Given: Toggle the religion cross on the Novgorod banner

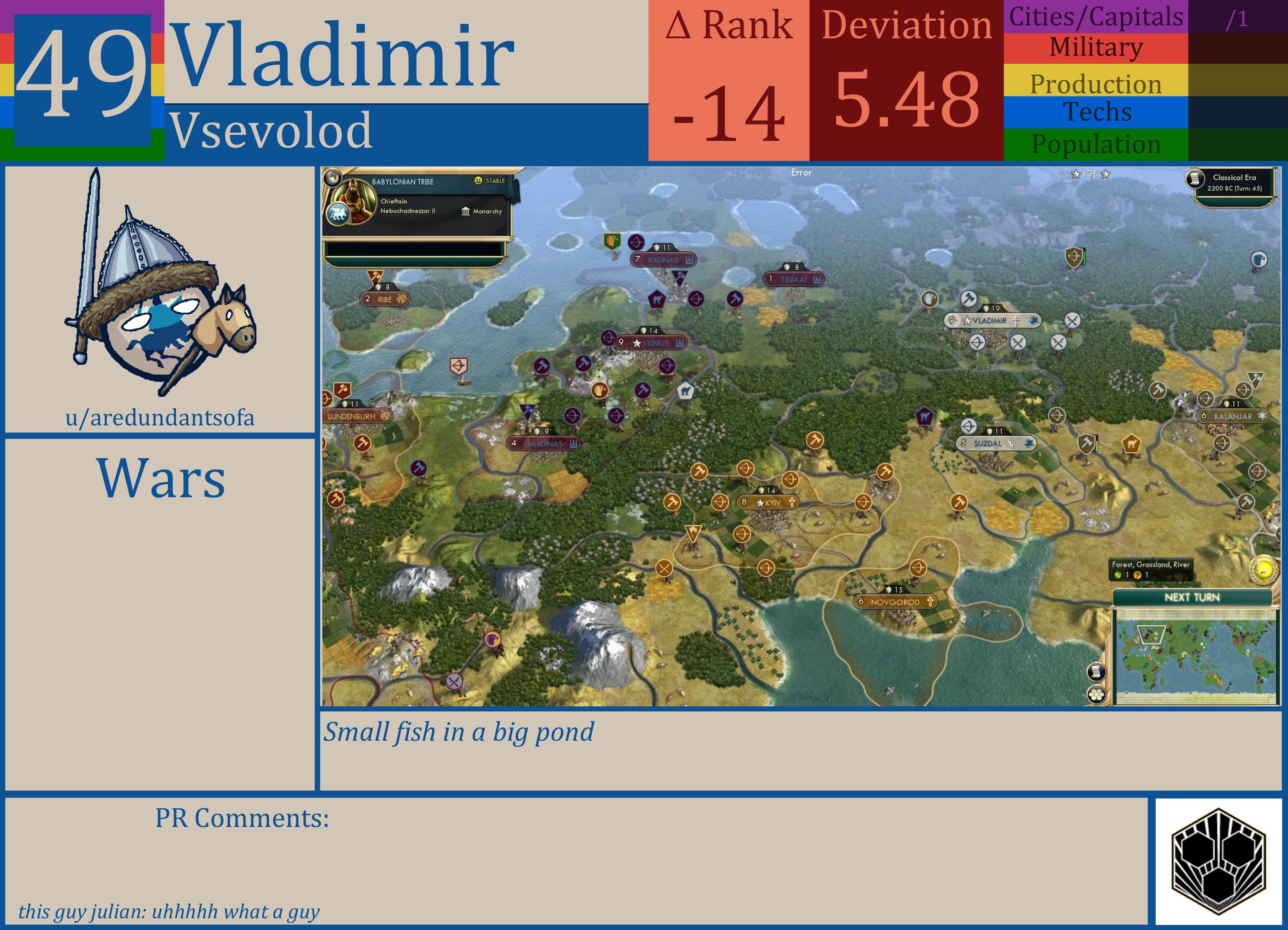Looking at the screenshot, I should tap(930, 602).
